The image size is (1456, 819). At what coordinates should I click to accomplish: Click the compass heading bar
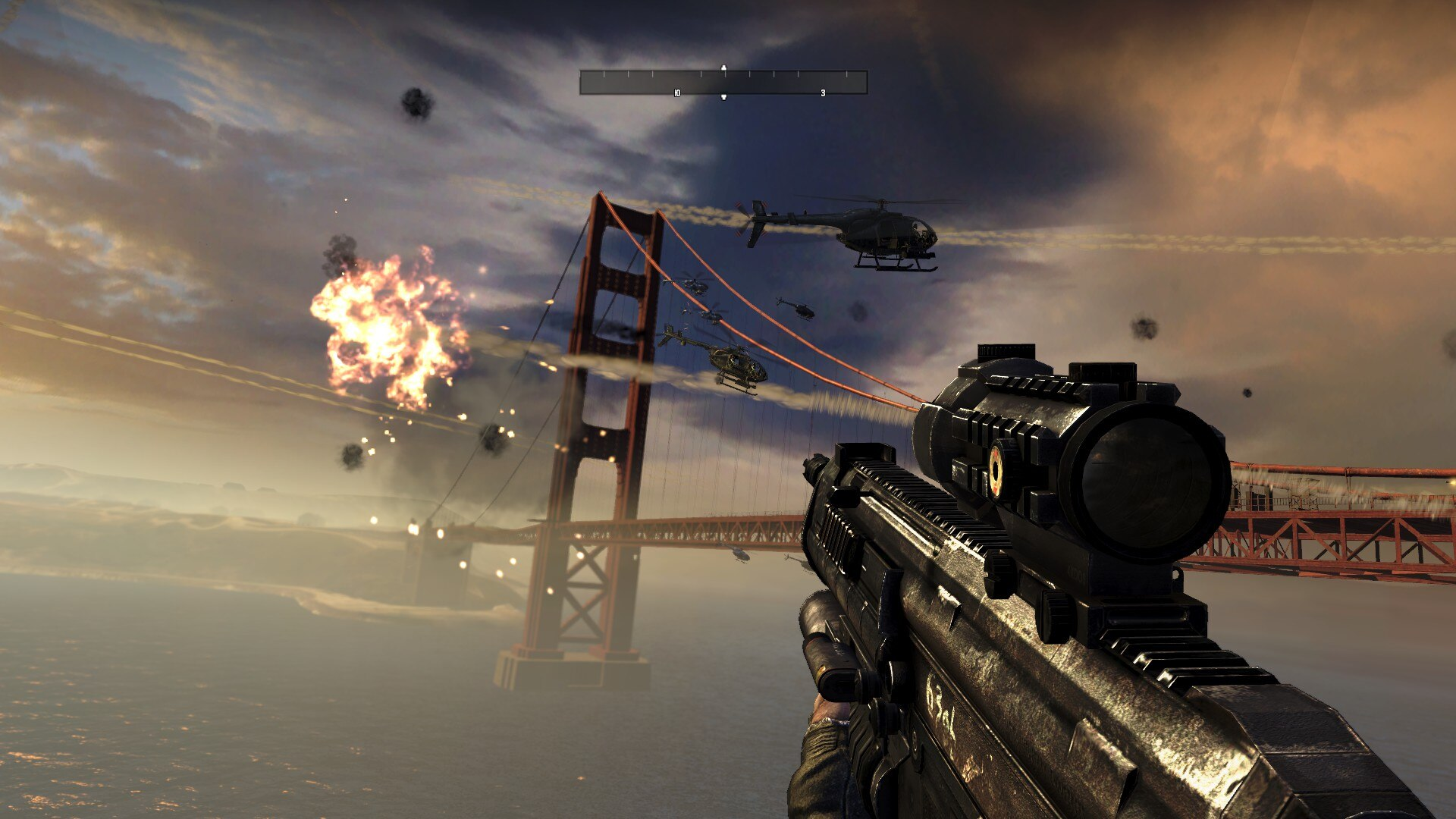pos(723,83)
